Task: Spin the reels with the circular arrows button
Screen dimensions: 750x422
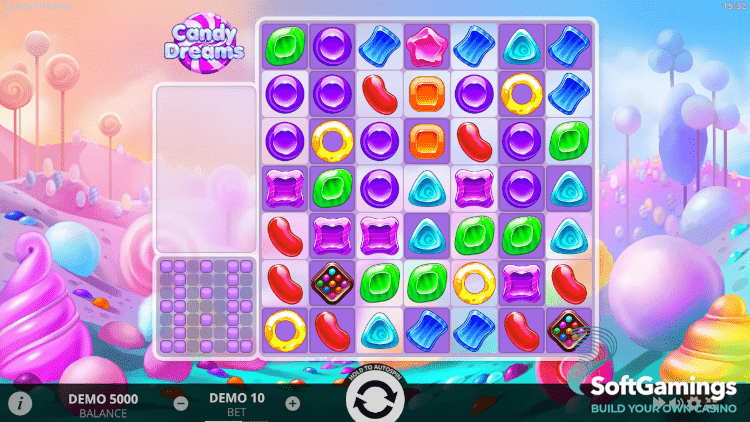Action: pos(375,400)
